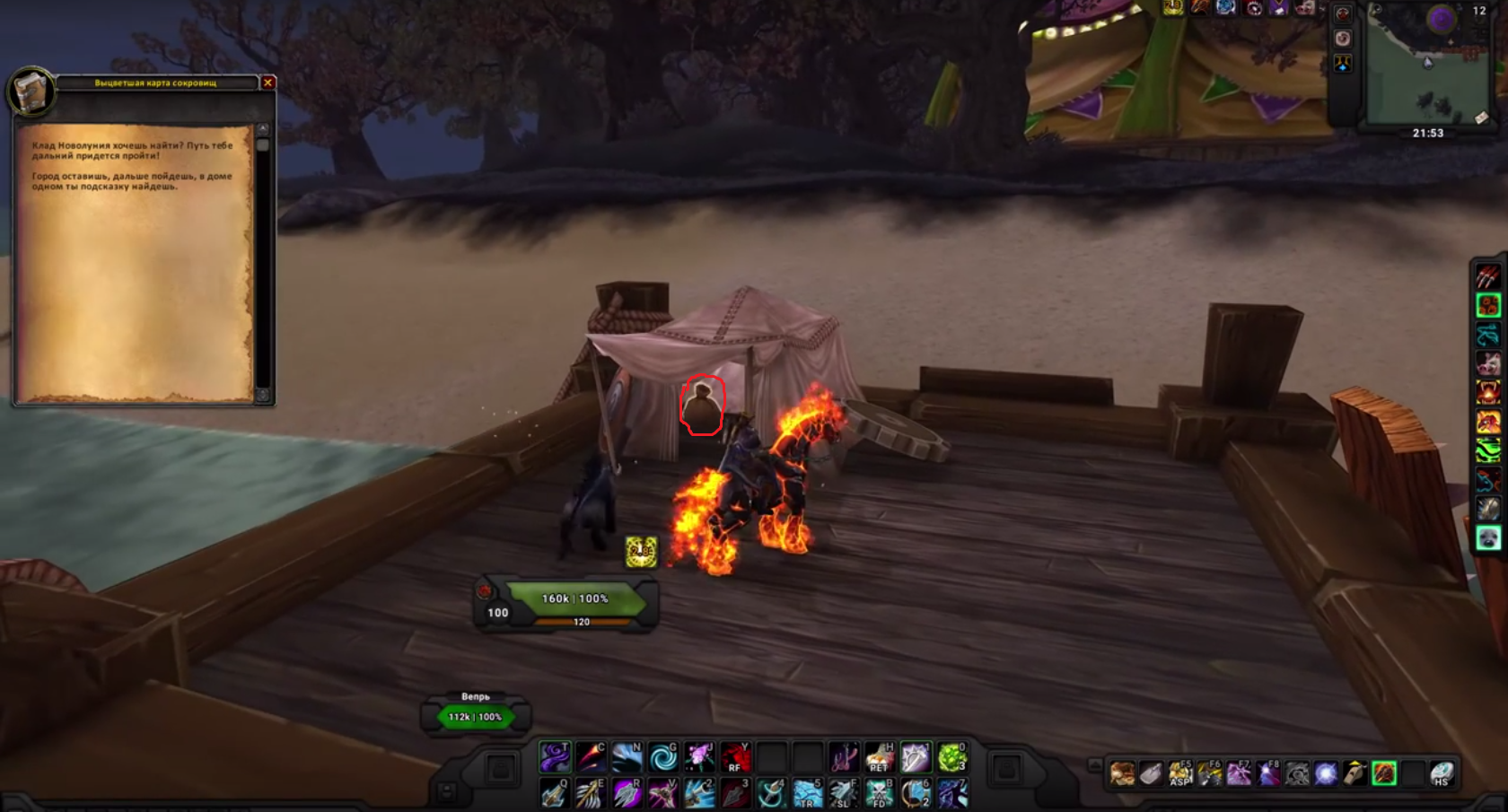Cast the red RF ability
This screenshot has height=812, width=1508.
tap(735, 757)
